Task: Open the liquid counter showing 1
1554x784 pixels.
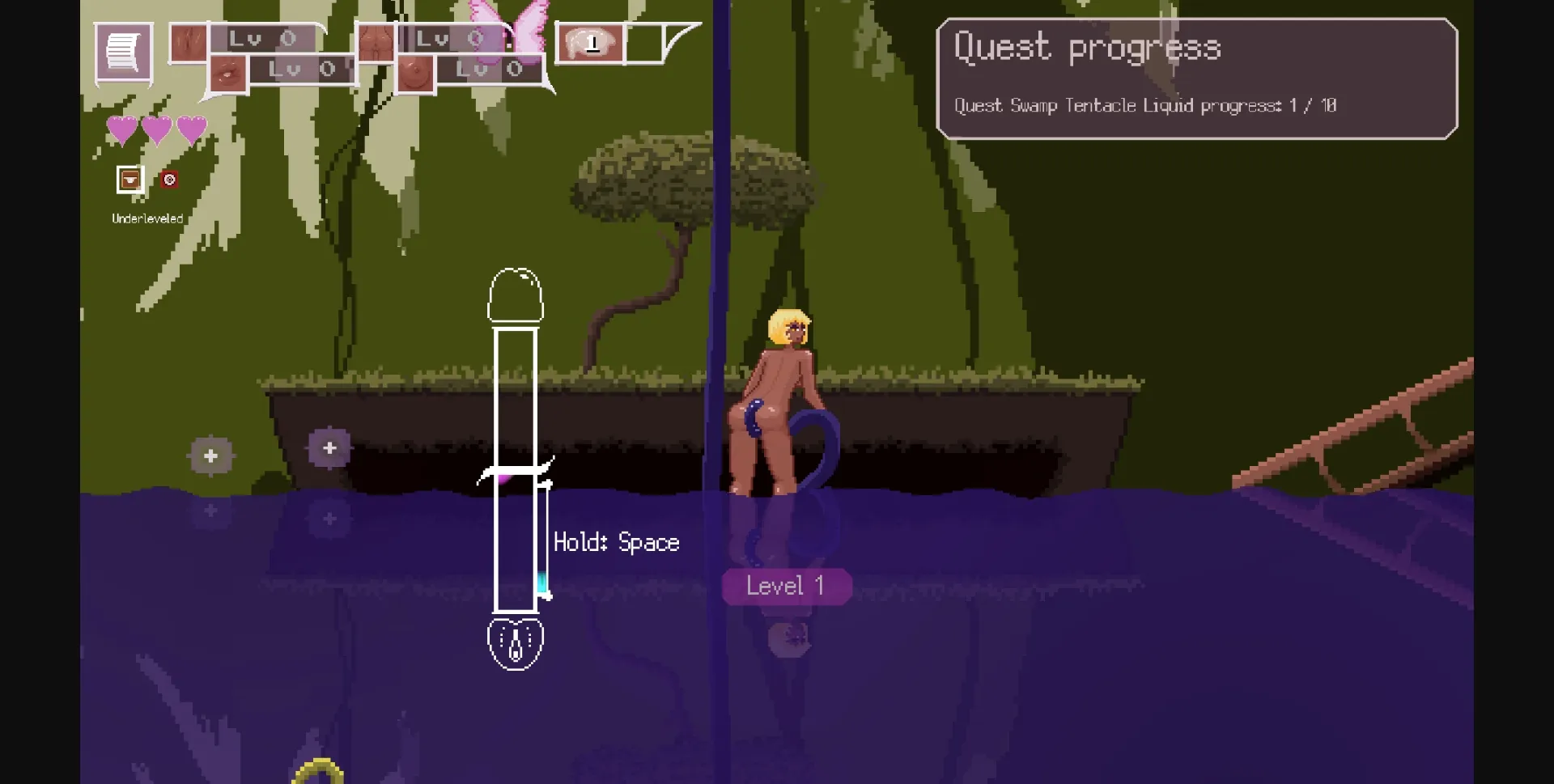Action: 592,41
